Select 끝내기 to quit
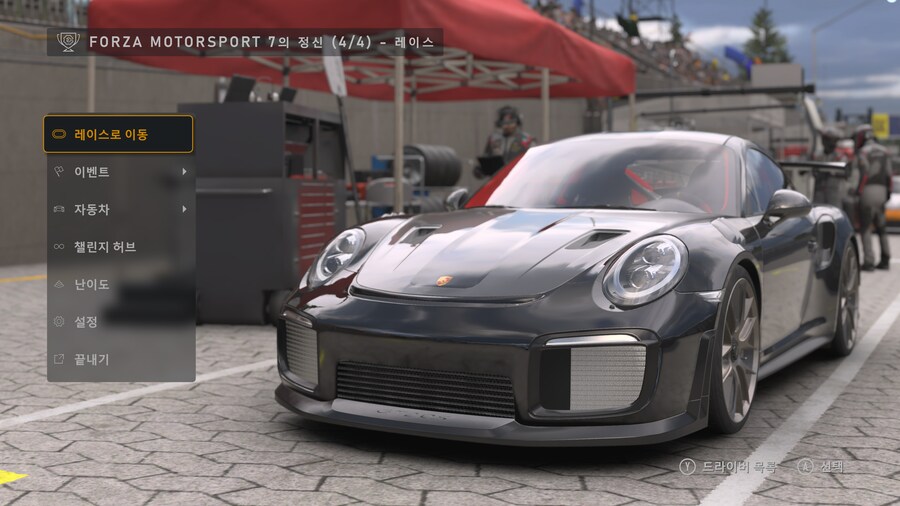Viewport: 900px width, 506px height. [119, 359]
